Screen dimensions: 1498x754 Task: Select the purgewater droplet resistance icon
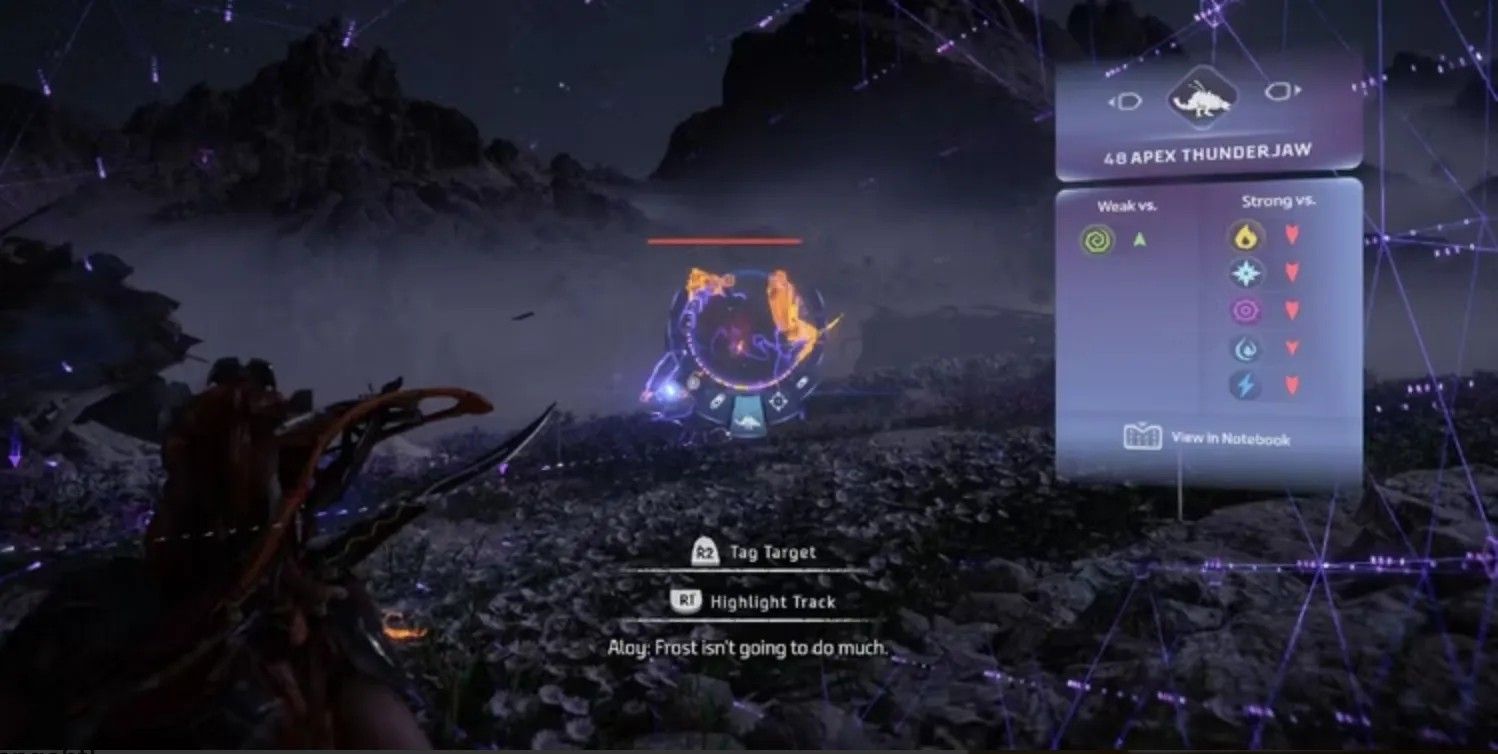pyautogui.click(x=1246, y=348)
